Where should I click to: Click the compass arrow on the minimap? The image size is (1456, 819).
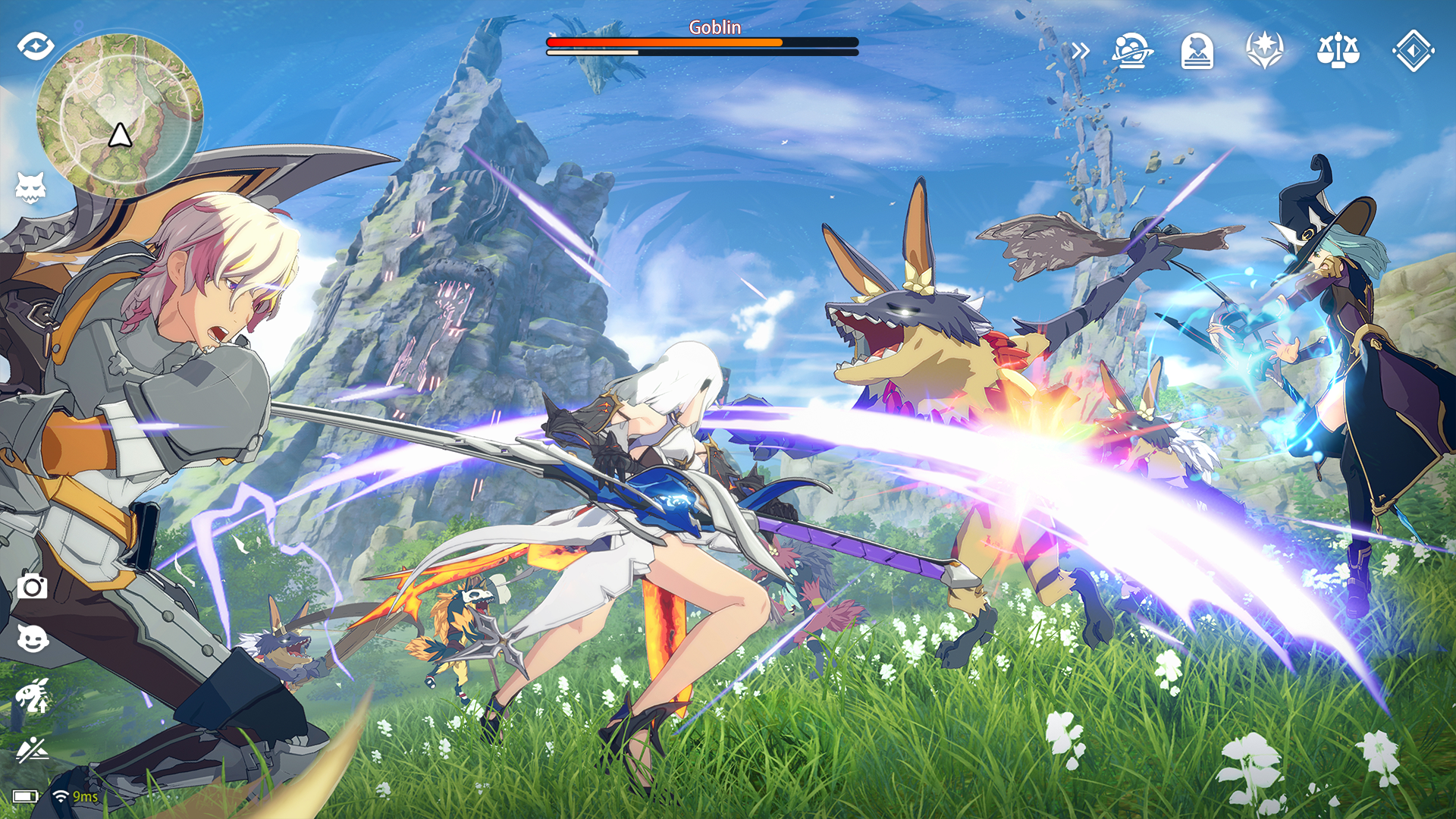121,135
